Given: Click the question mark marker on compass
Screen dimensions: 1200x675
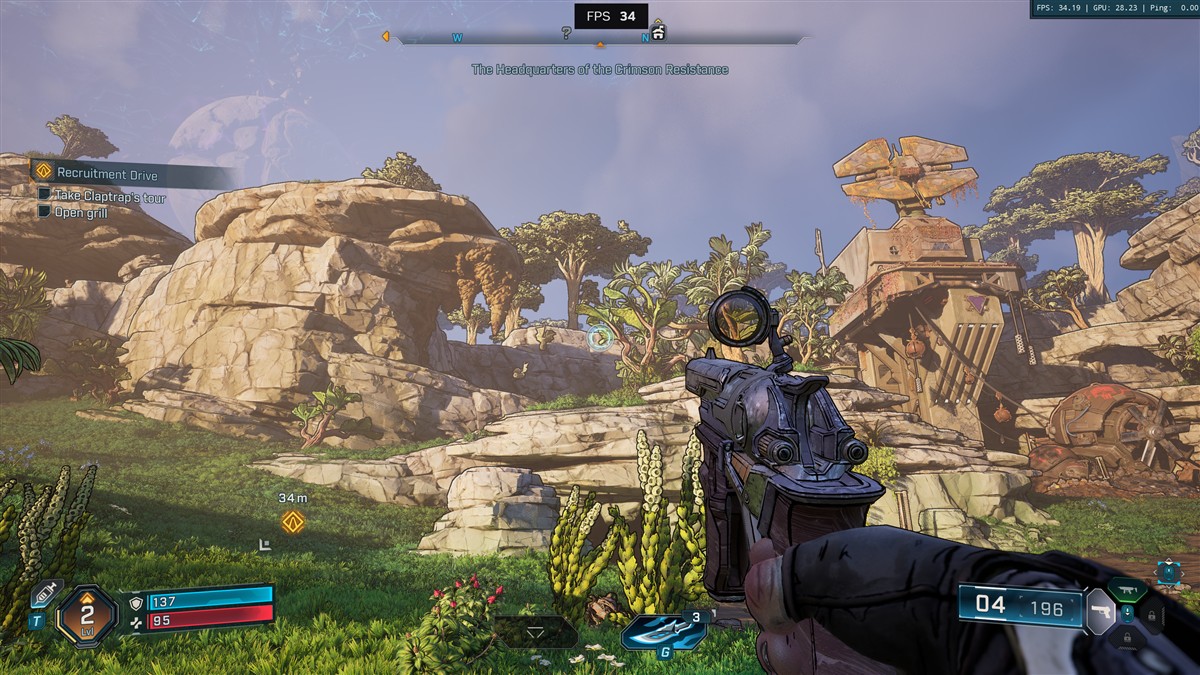Looking at the screenshot, I should 566,34.
